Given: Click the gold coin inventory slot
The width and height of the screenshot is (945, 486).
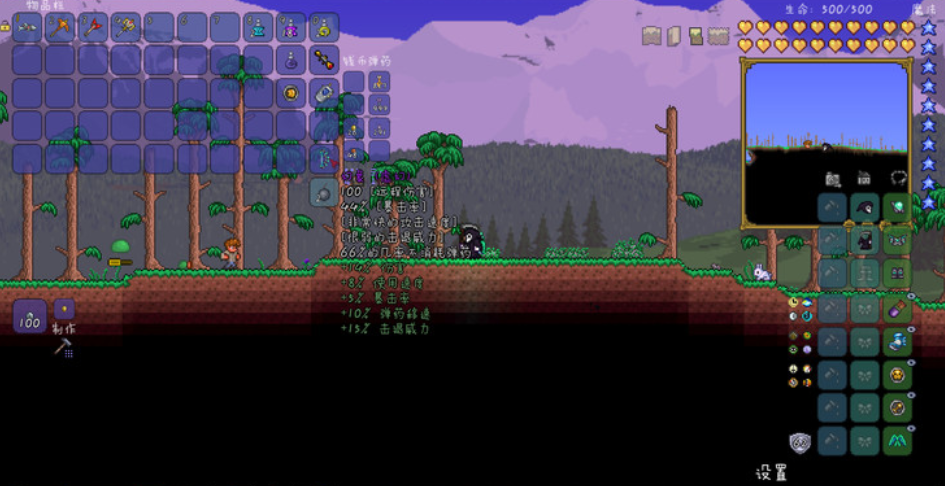Looking at the screenshot, I should (291, 93).
